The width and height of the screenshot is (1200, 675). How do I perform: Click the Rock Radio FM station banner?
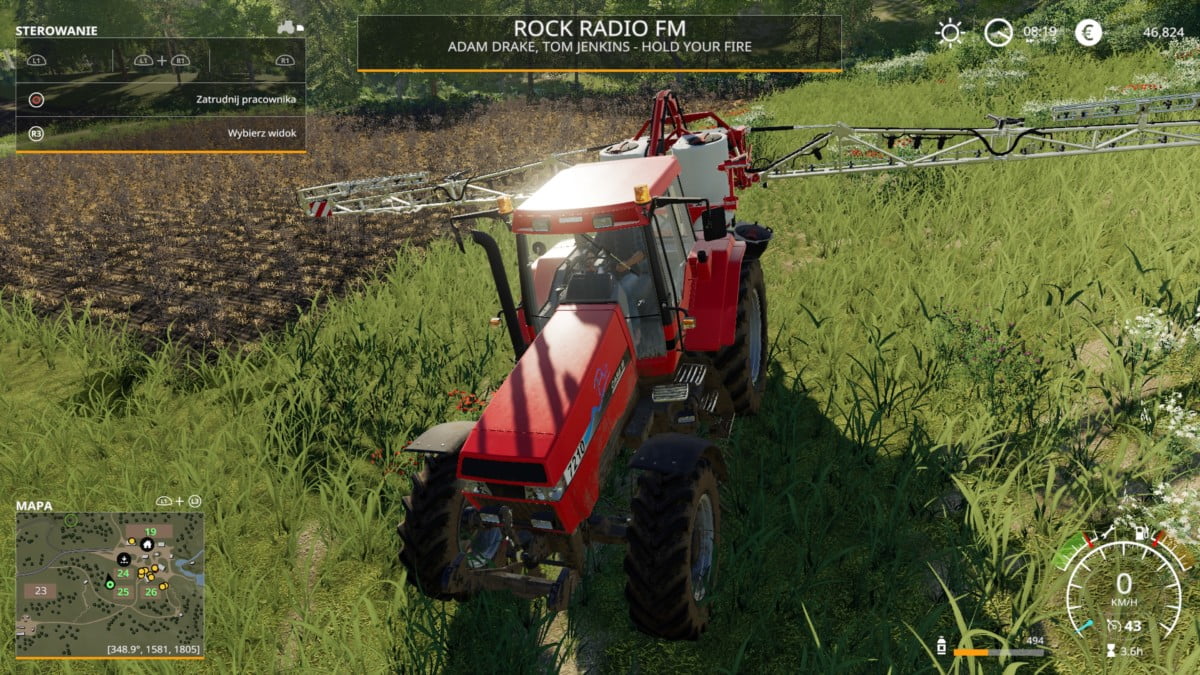pyautogui.click(x=599, y=42)
